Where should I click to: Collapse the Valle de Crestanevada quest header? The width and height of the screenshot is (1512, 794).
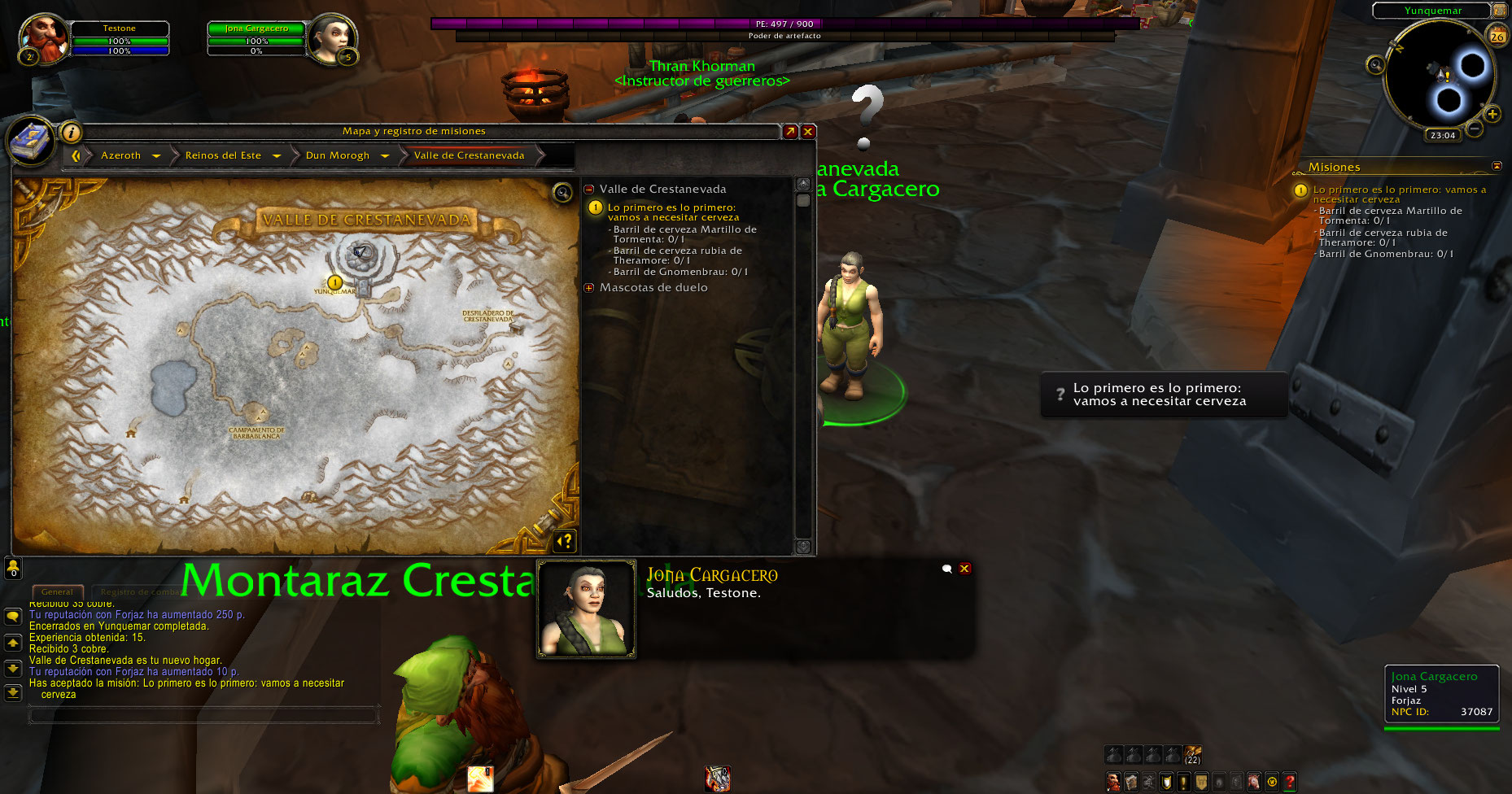coord(589,190)
